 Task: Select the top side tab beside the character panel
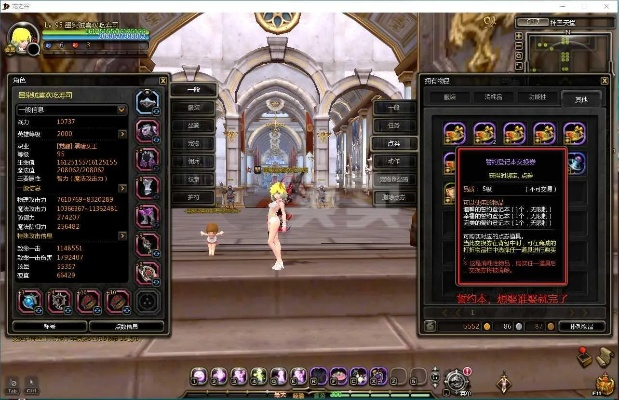pos(193,90)
